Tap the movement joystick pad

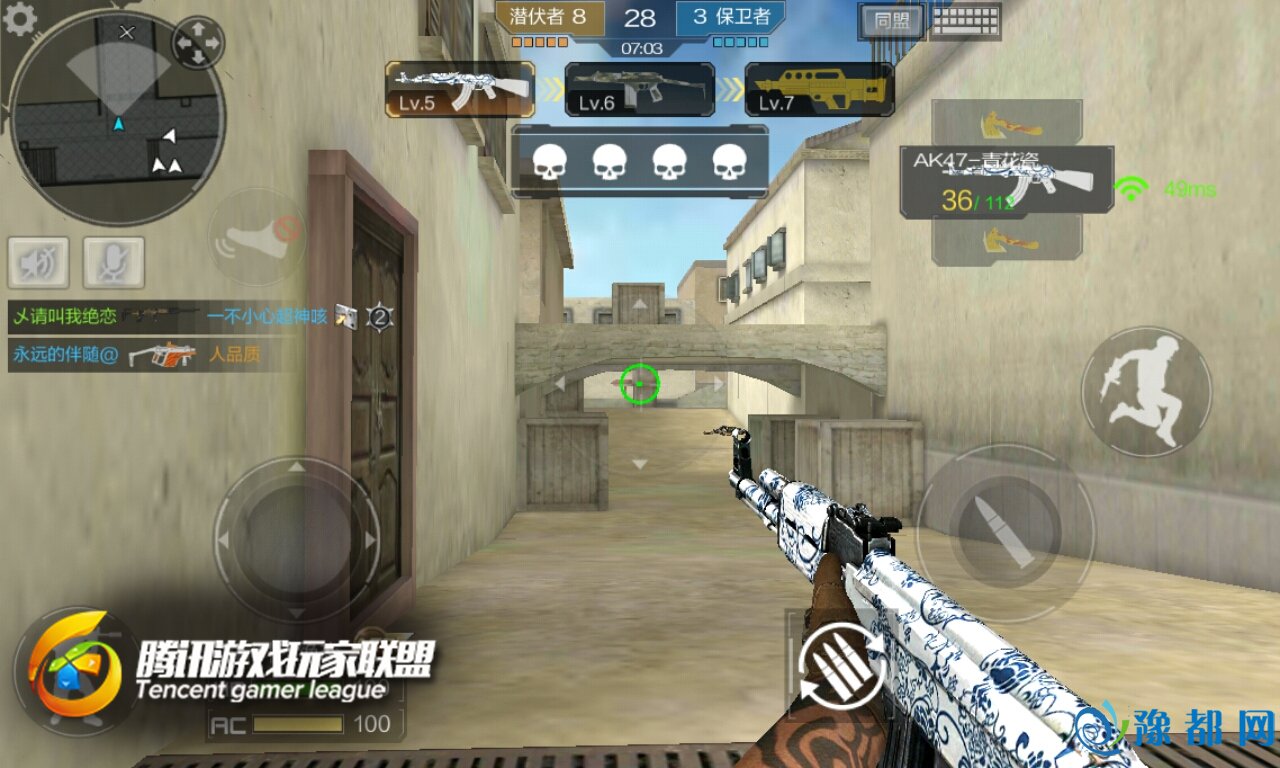pyautogui.click(x=297, y=540)
